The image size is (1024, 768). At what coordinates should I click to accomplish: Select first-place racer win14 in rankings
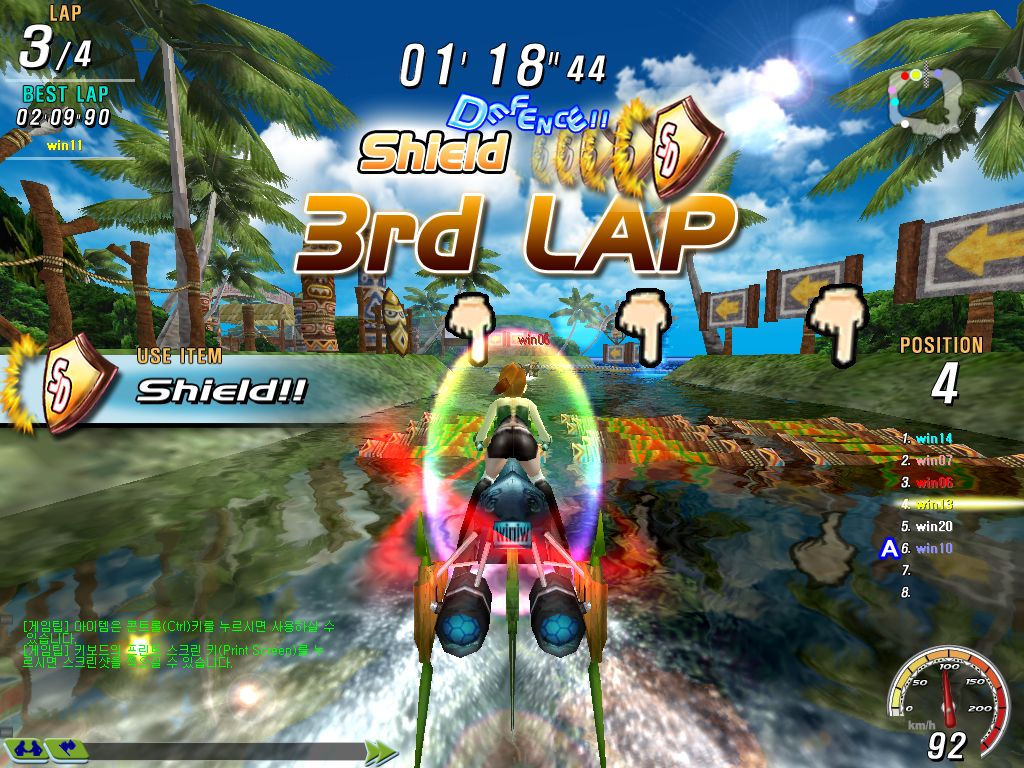click(933, 437)
